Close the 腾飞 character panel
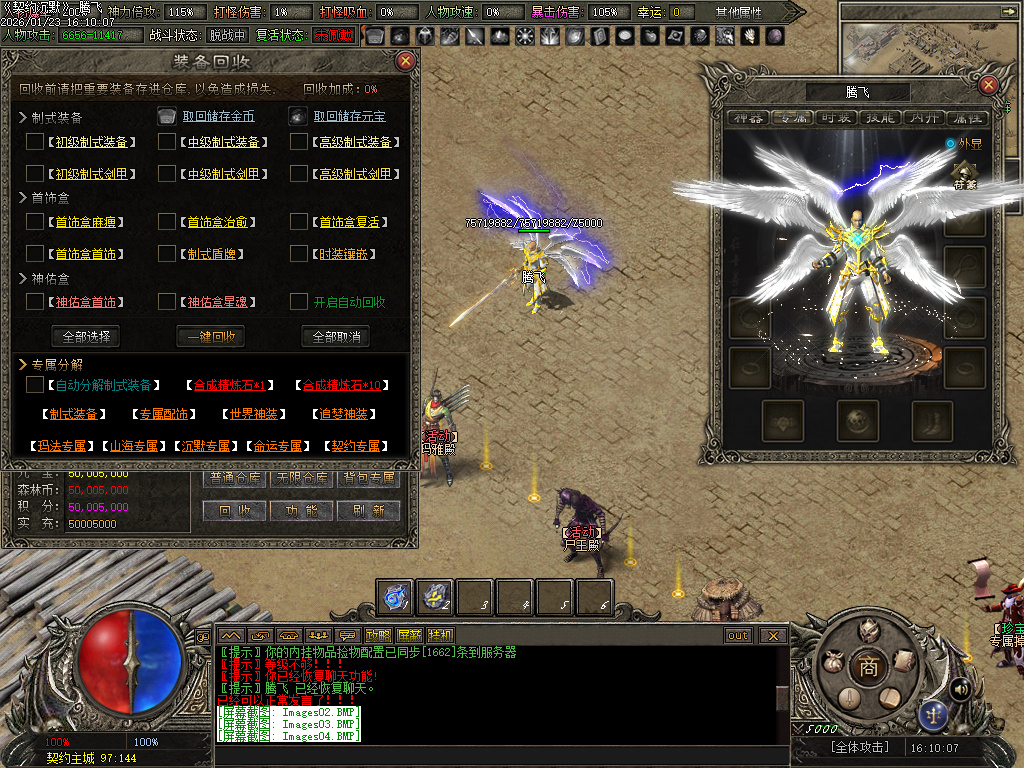1024x768 pixels. 988,85
